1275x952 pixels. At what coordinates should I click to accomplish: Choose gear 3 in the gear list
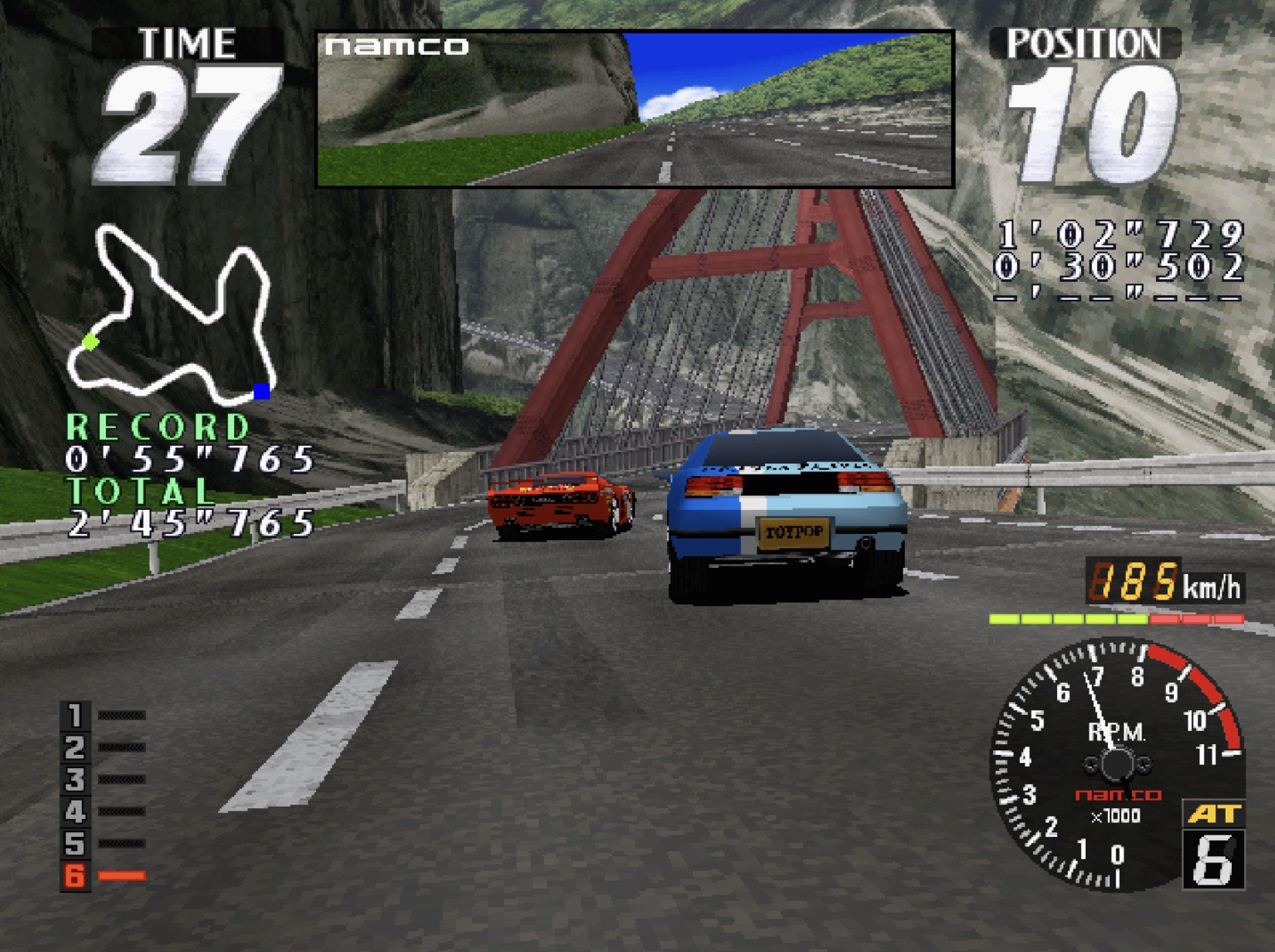(76, 780)
